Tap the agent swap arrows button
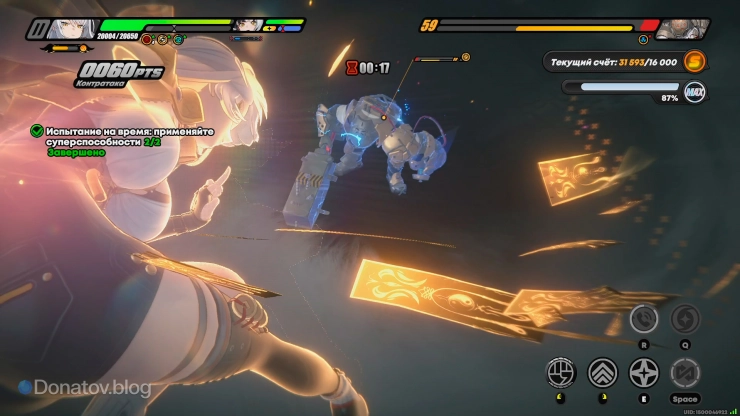The image size is (740, 416). coord(685,373)
